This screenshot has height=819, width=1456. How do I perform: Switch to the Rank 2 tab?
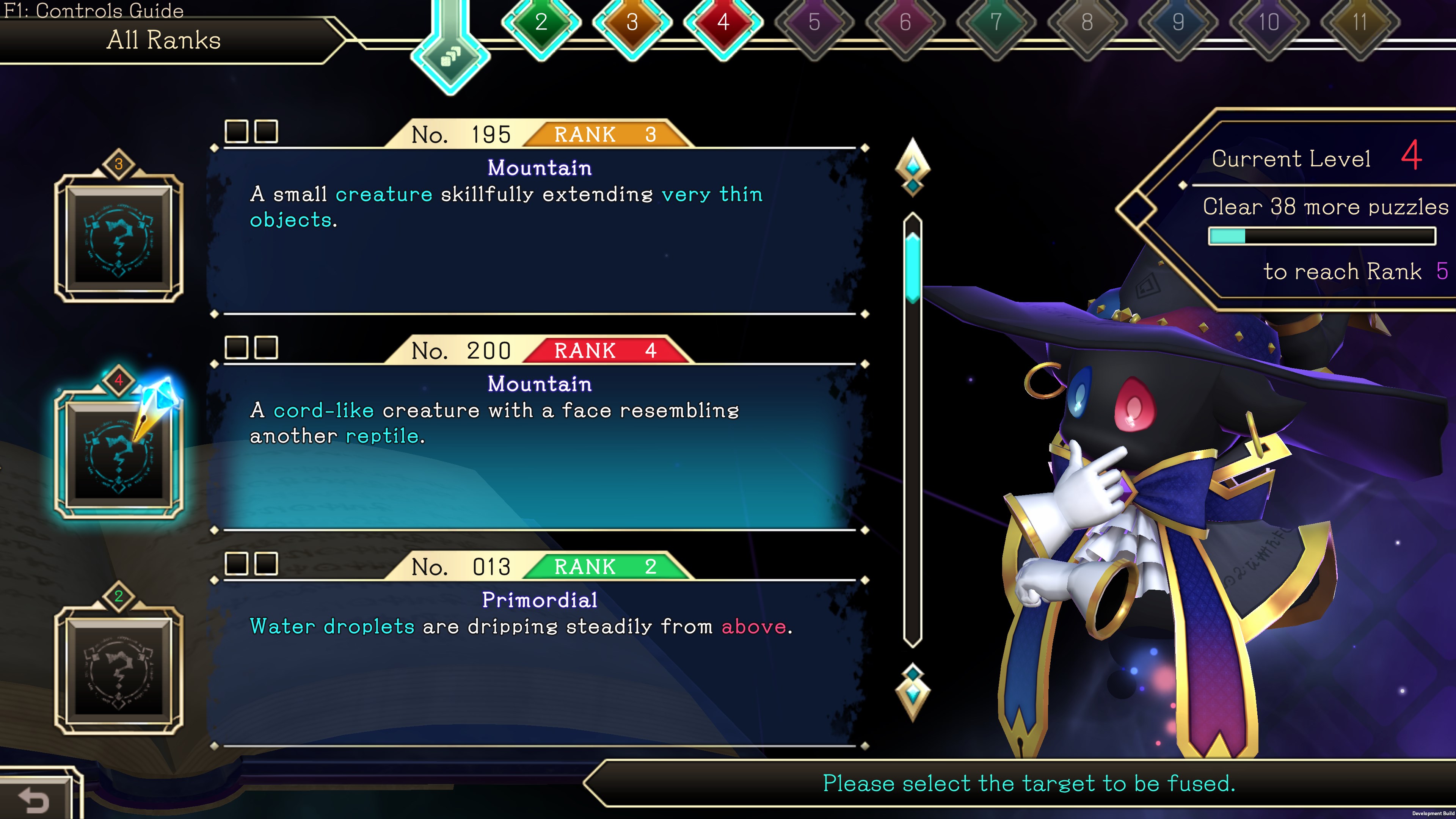pyautogui.click(x=541, y=23)
